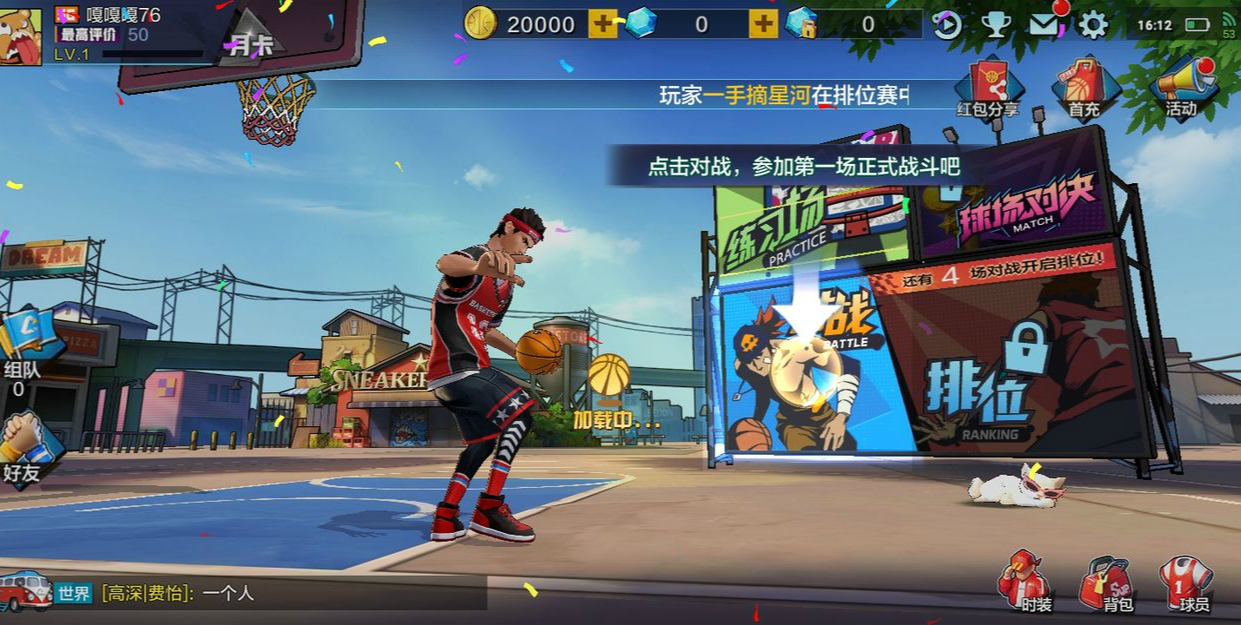Screen dimensions: 1241x625
Task: Open the trophy rankings icon
Action: click(995, 25)
